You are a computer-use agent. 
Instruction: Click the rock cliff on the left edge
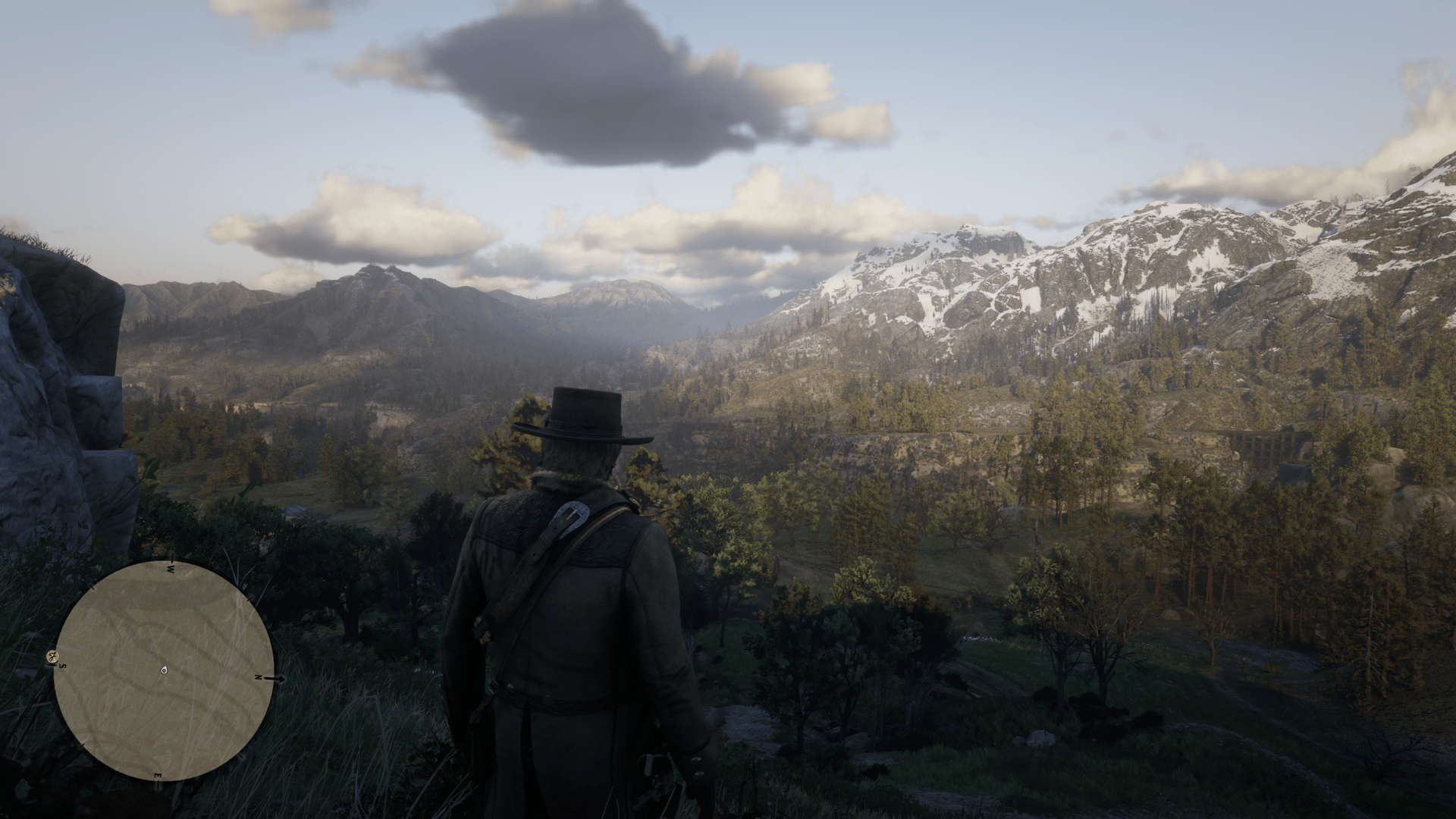[x=45, y=379]
